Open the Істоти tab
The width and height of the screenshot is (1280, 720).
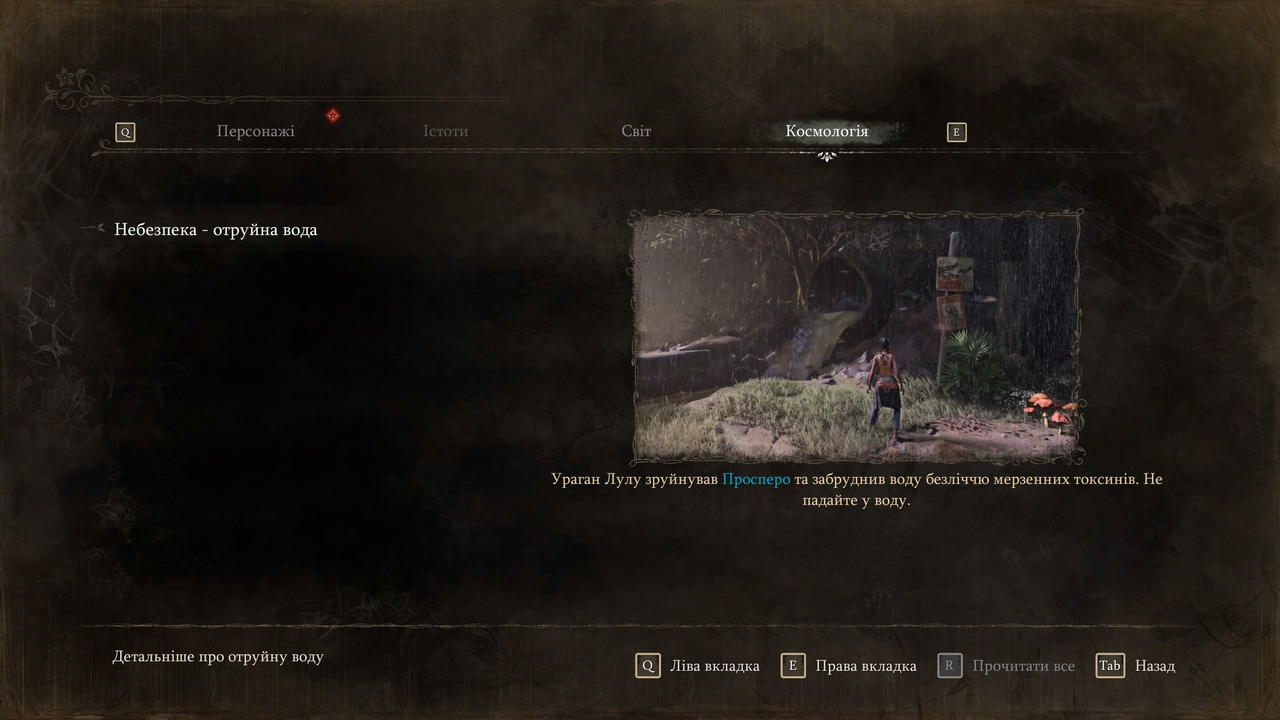click(x=445, y=131)
